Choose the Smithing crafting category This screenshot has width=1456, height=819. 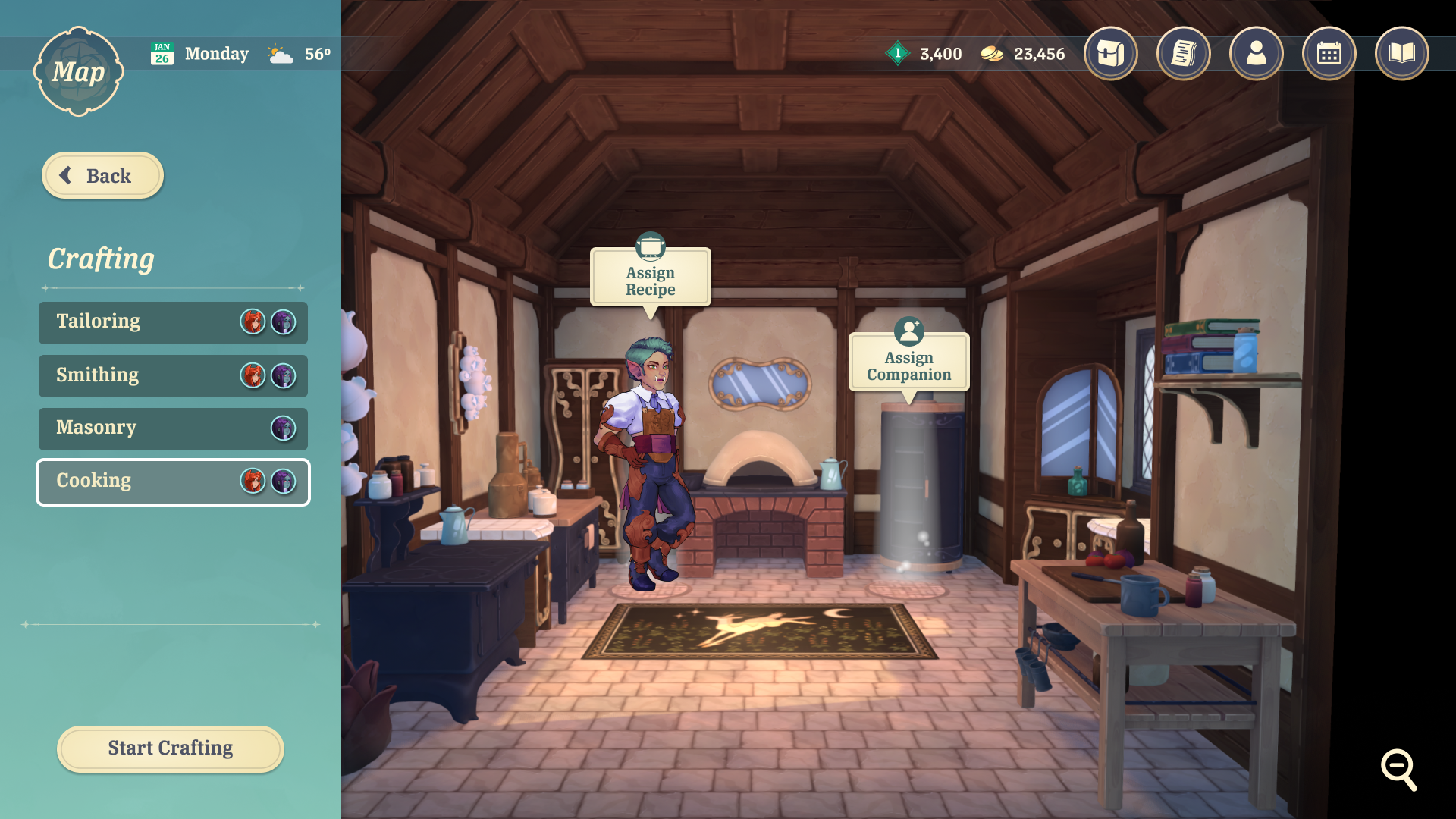tap(173, 375)
